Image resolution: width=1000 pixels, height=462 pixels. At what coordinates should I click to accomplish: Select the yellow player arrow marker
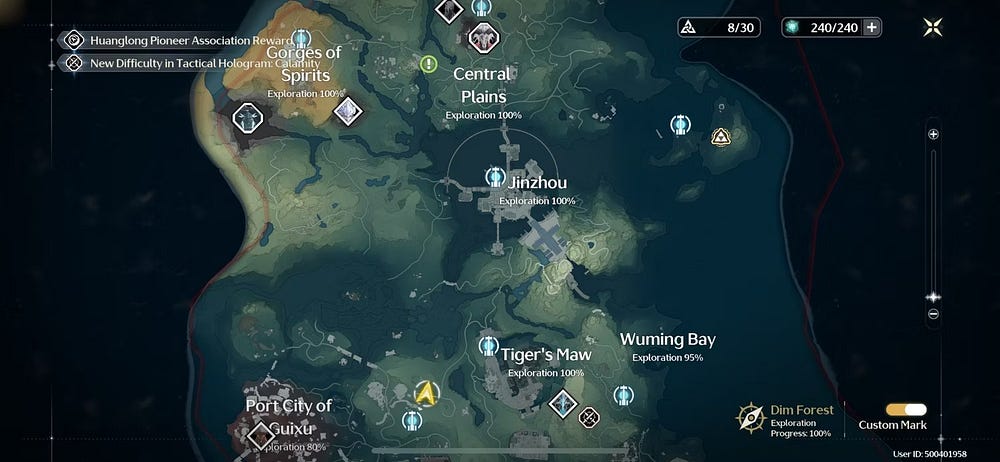point(427,392)
